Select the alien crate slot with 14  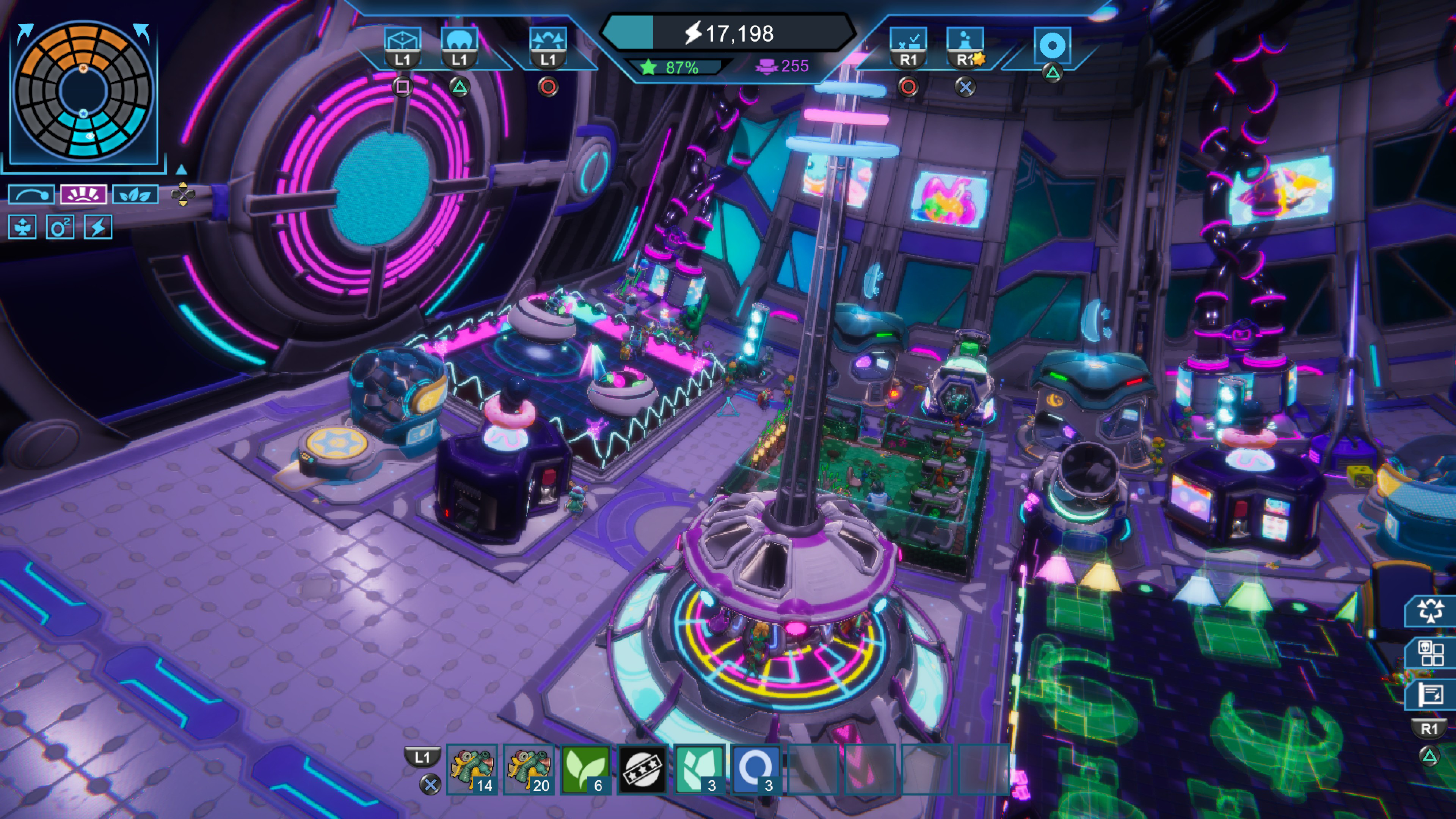[472, 769]
